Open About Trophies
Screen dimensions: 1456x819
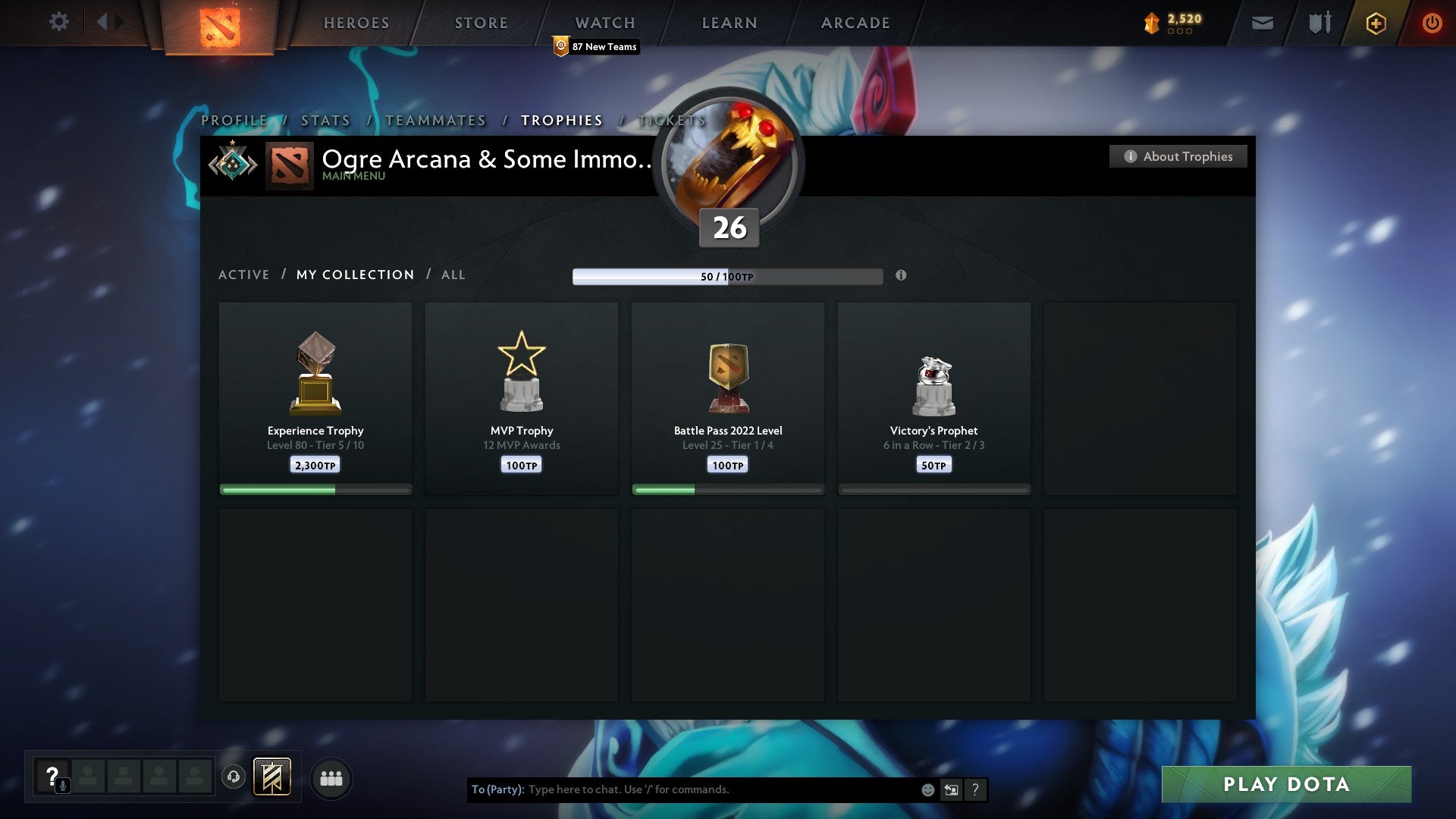pyautogui.click(x=1178, y=156)
